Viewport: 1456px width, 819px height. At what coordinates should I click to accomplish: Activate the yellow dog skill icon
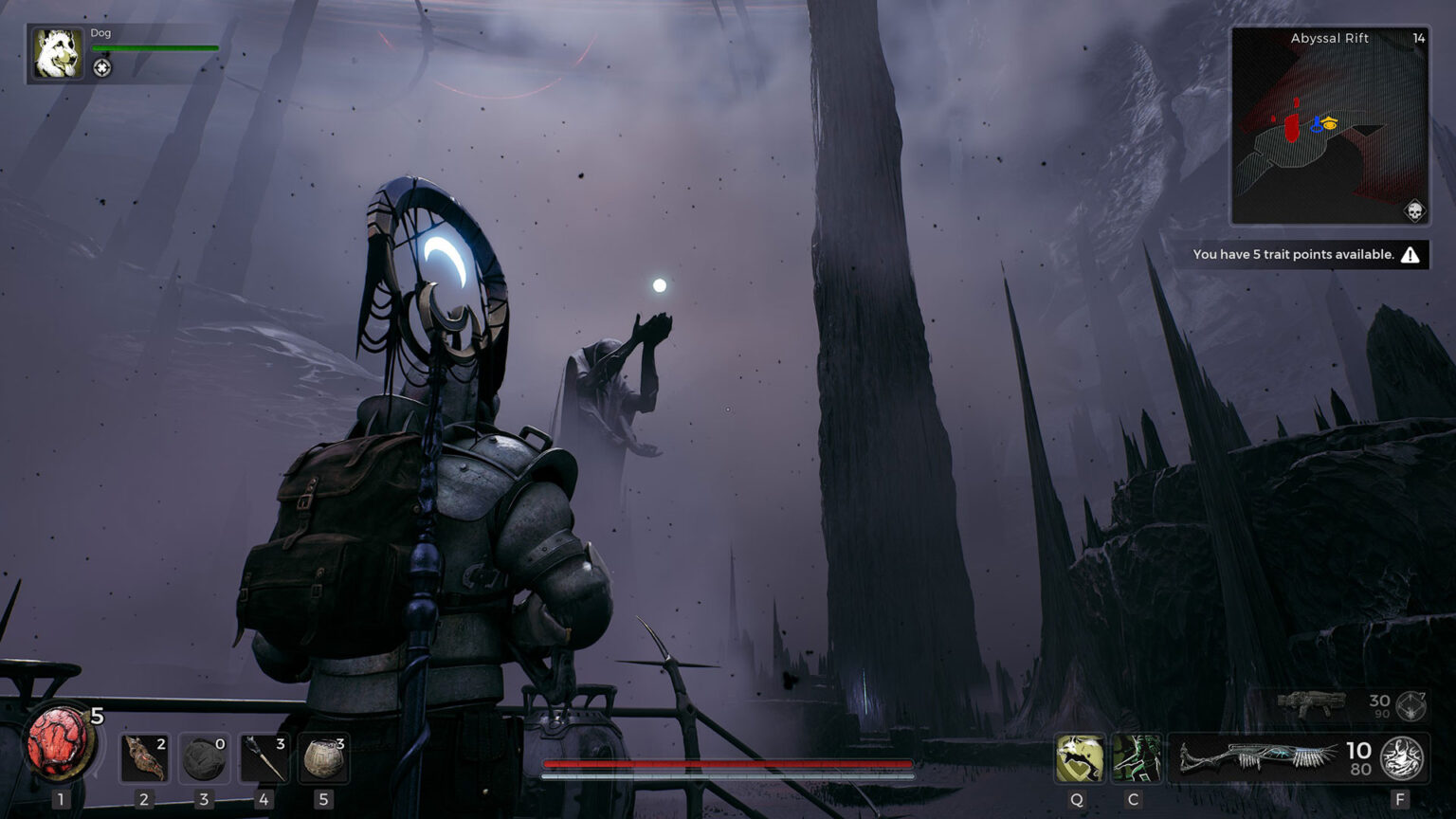(x=1079, y=758)
